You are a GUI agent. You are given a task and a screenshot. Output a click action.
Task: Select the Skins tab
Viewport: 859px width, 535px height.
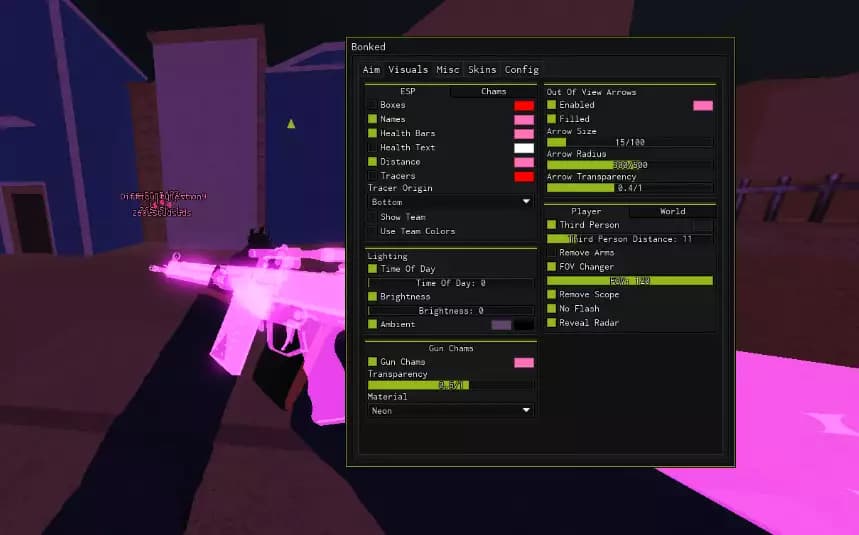(x=482, y=70)
